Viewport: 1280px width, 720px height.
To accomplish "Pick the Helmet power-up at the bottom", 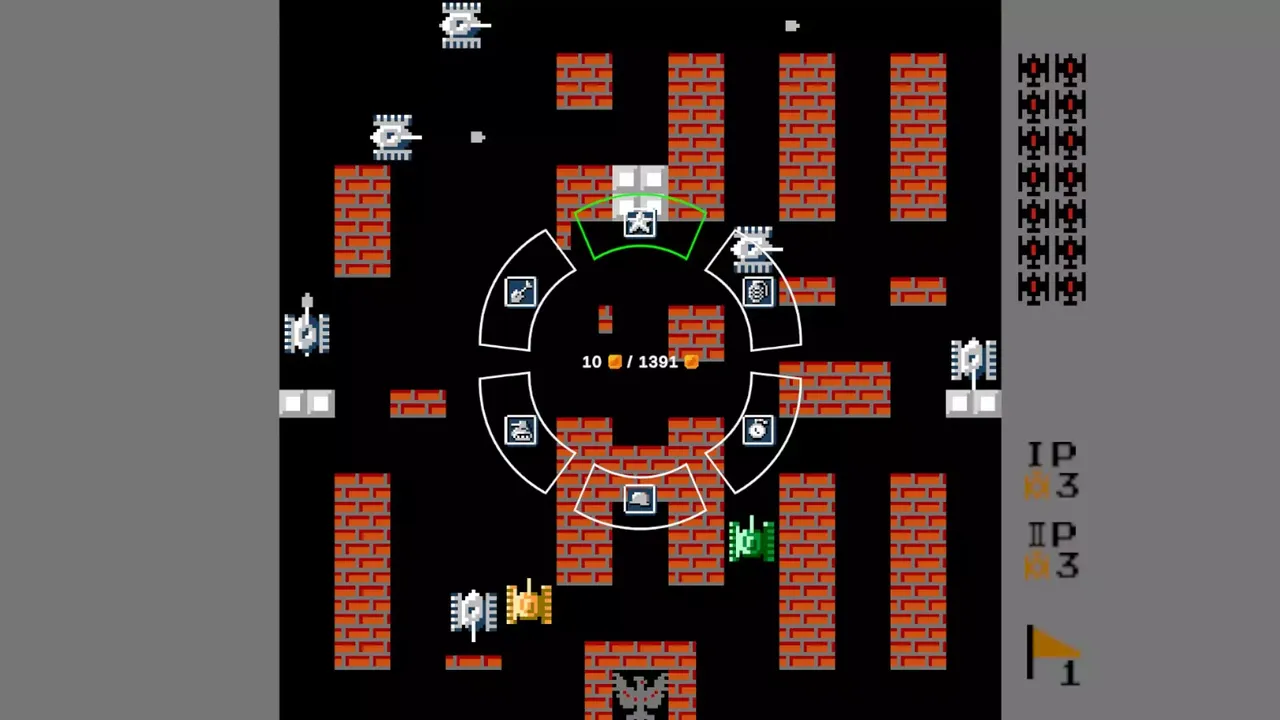I will coord(640,498).
